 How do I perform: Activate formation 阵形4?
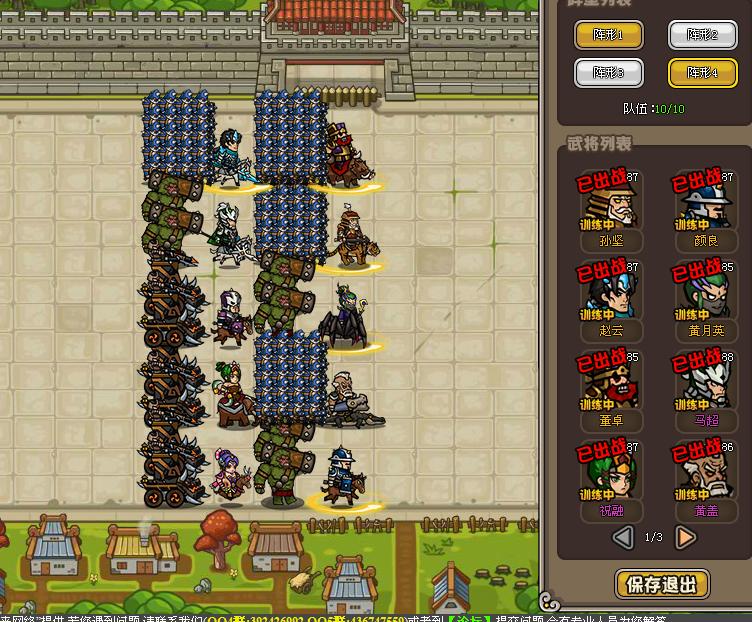pyautogui.click(x=702, y=73)
